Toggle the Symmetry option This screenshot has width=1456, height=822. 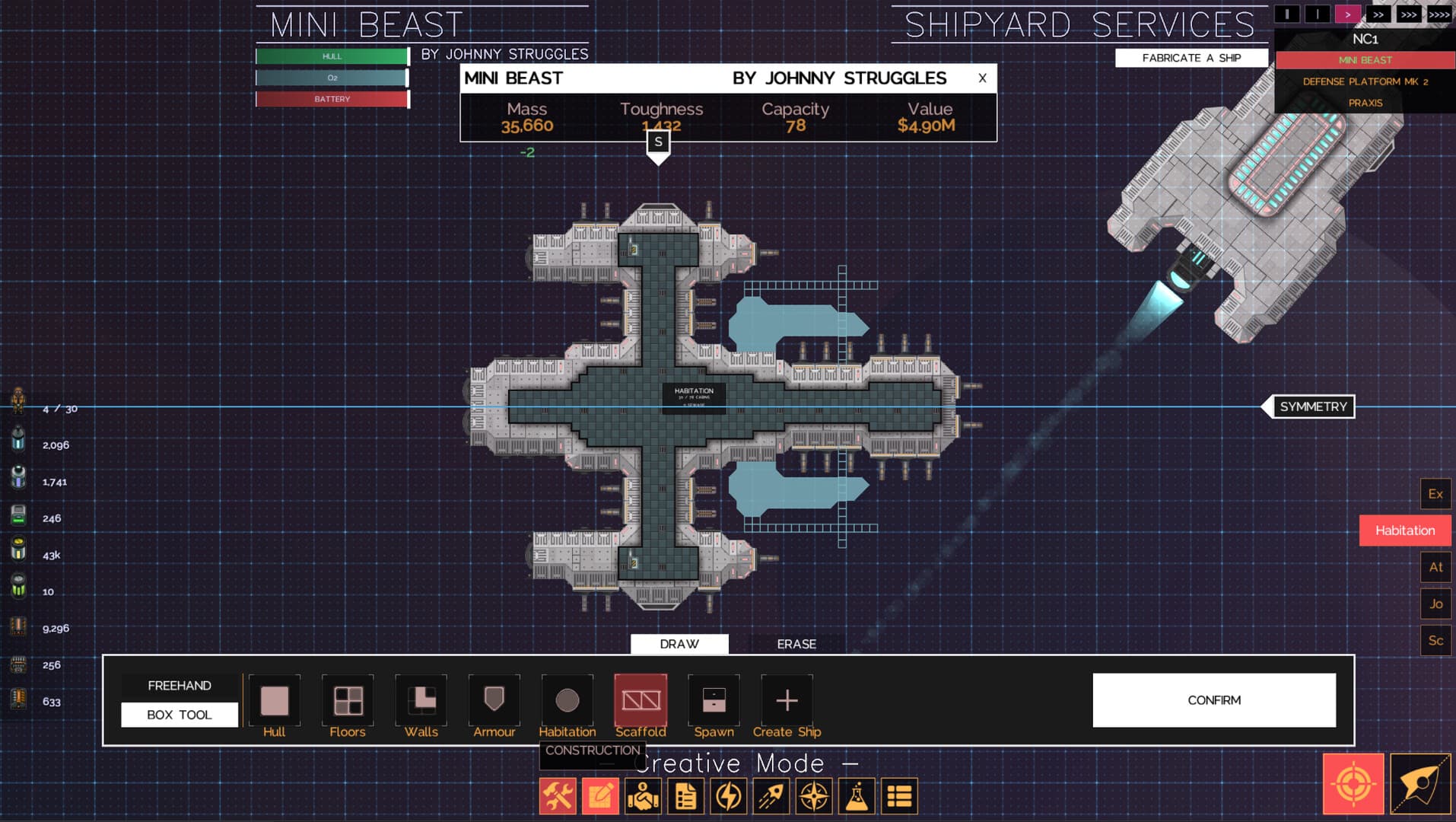pos(1312,406)
